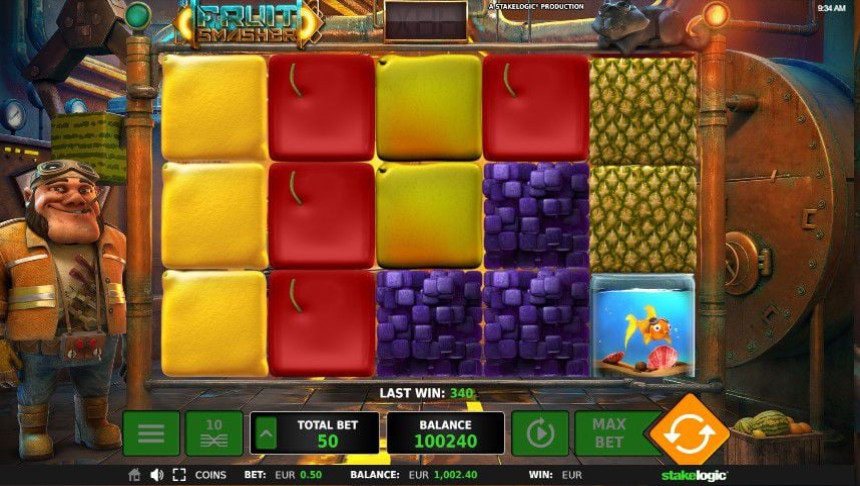Viewport: 860px width, 486px height.
Task: Set the maximum bet with Max Bet
Action: [x=607, y=433]
